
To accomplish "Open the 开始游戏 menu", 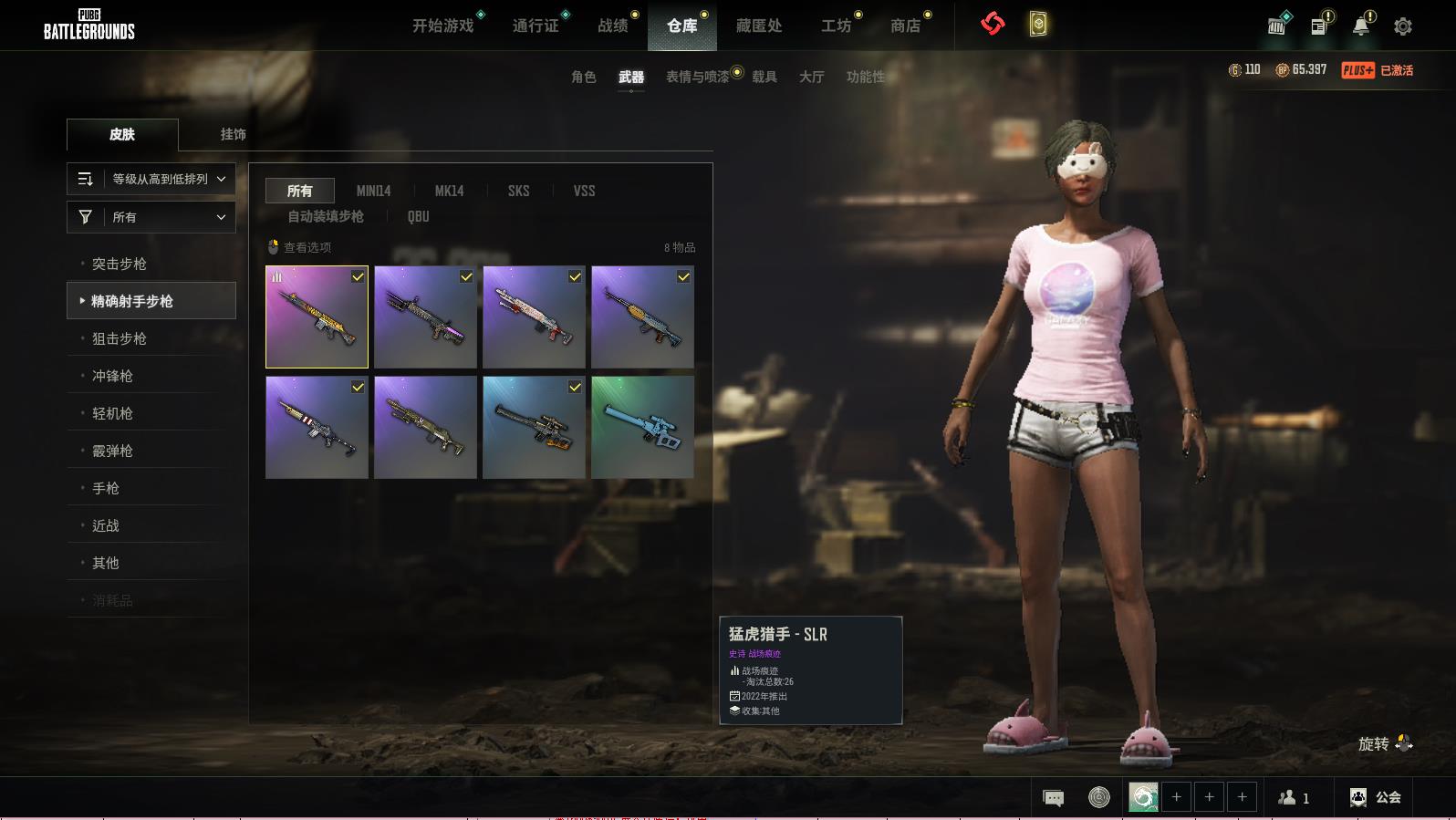I will tap(443, 26).
